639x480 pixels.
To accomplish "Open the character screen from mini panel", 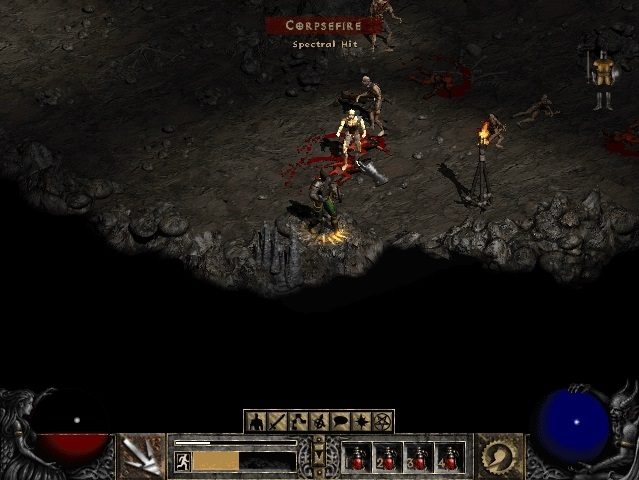I will pos(256,421).
